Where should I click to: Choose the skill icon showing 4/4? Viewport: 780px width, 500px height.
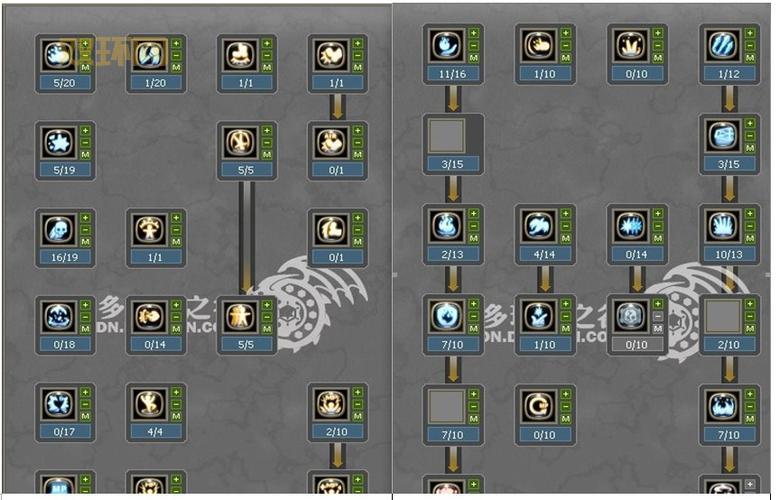coord(148,403)
